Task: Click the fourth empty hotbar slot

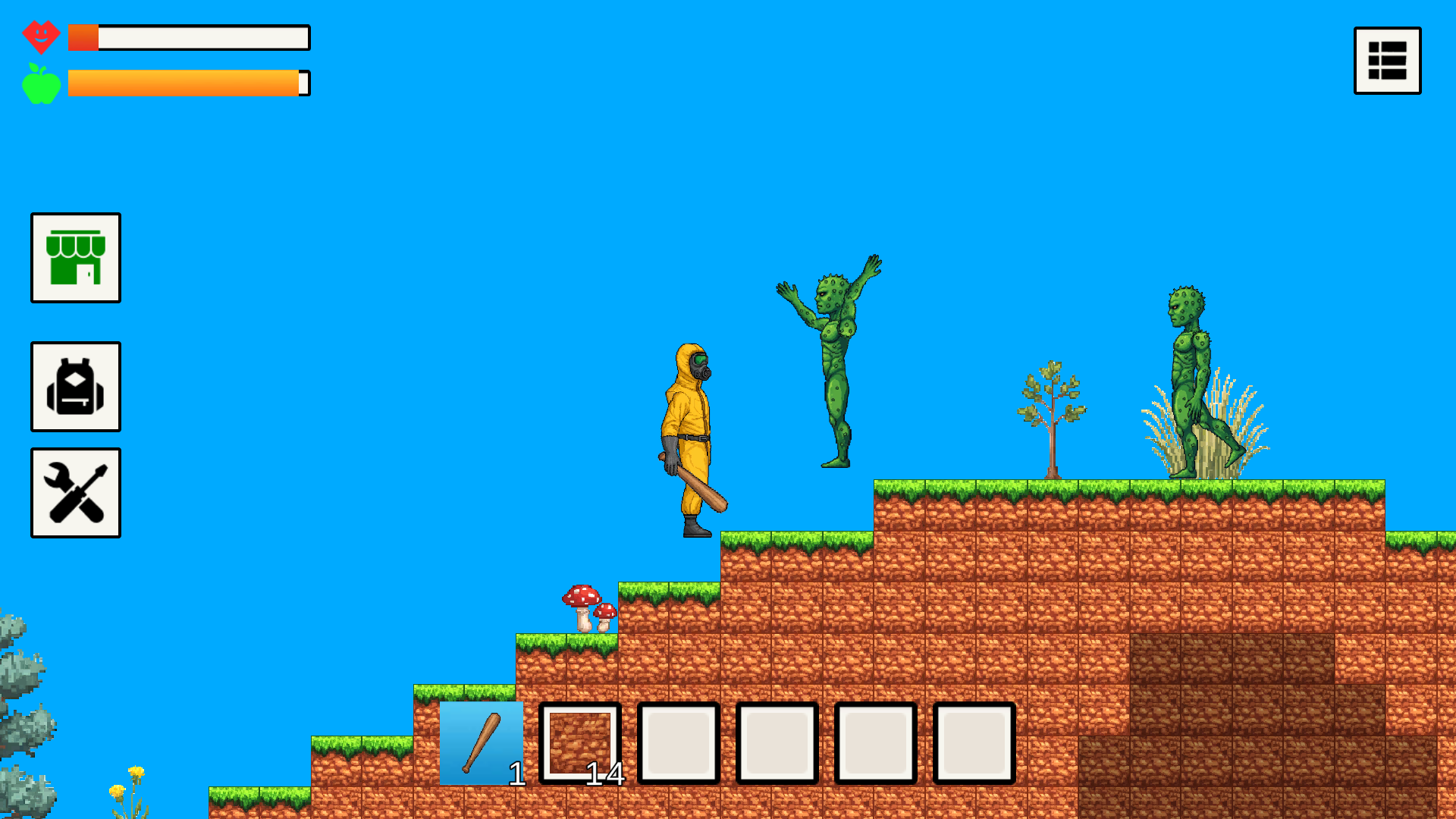Action: click(777, 742)
